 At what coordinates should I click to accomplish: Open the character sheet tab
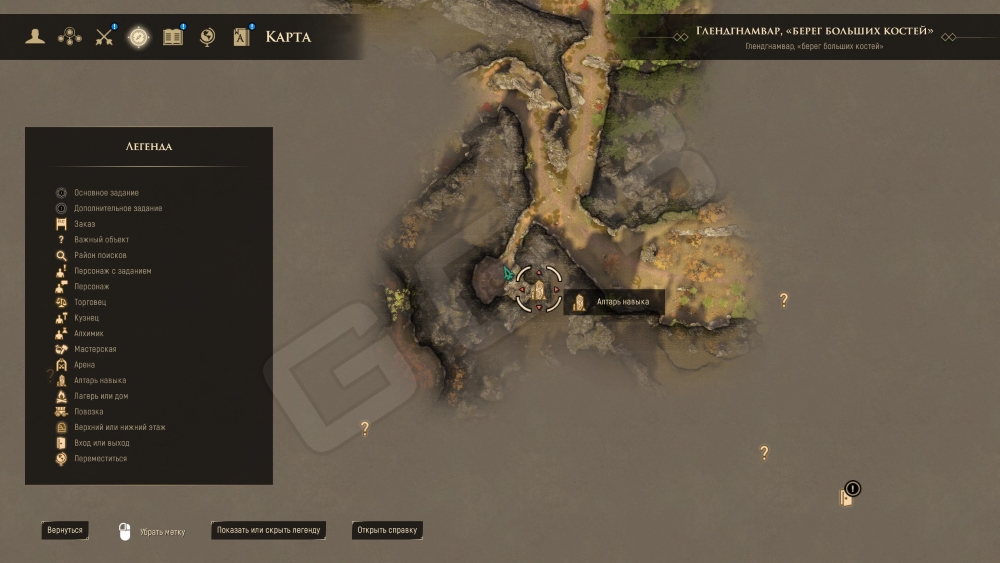pos(36,38)
